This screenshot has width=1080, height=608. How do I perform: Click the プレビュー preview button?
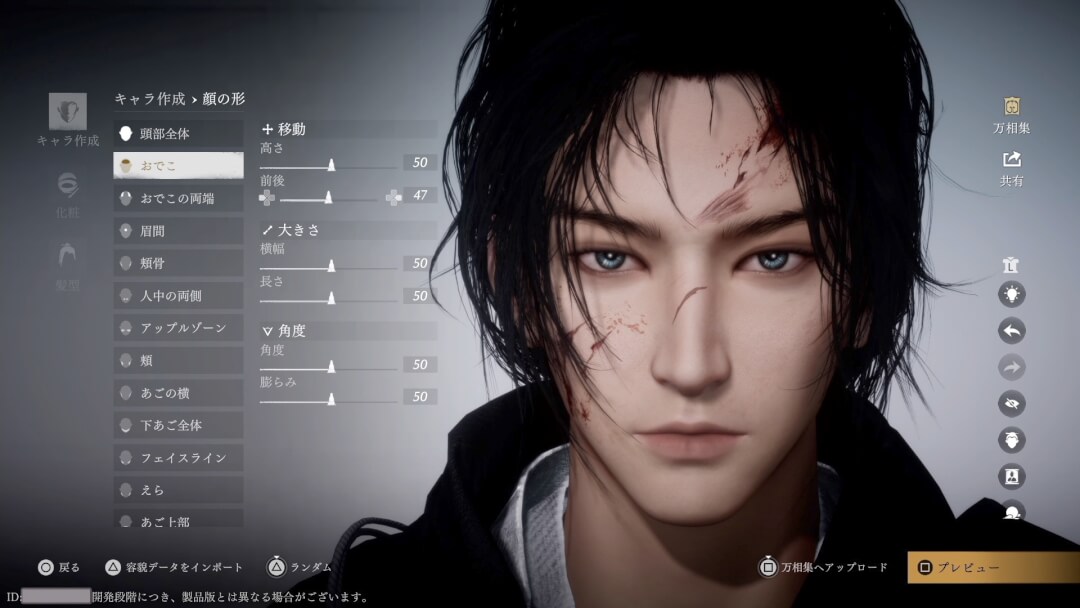[993, 568]
